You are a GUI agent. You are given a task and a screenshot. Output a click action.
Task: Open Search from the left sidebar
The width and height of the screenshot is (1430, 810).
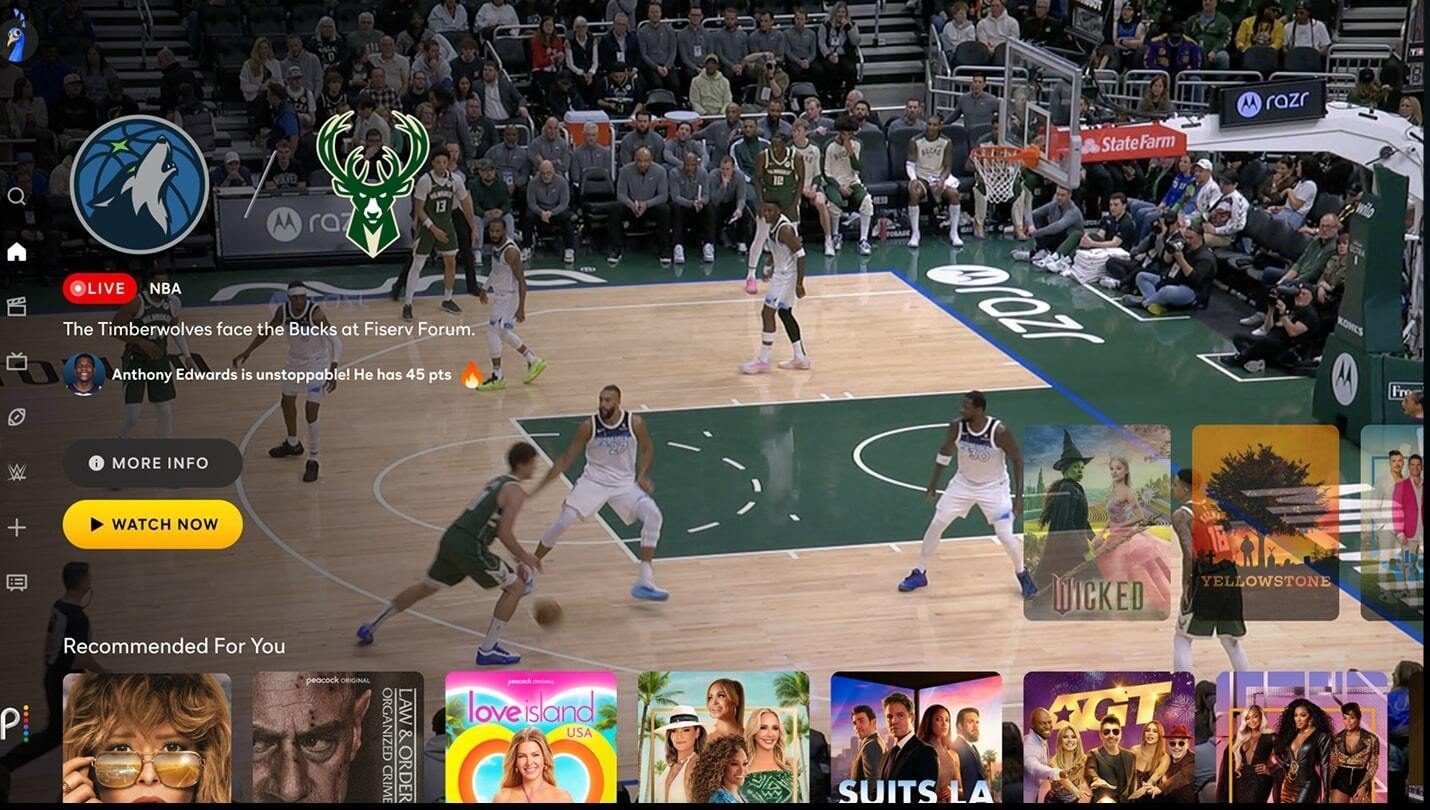16,196
